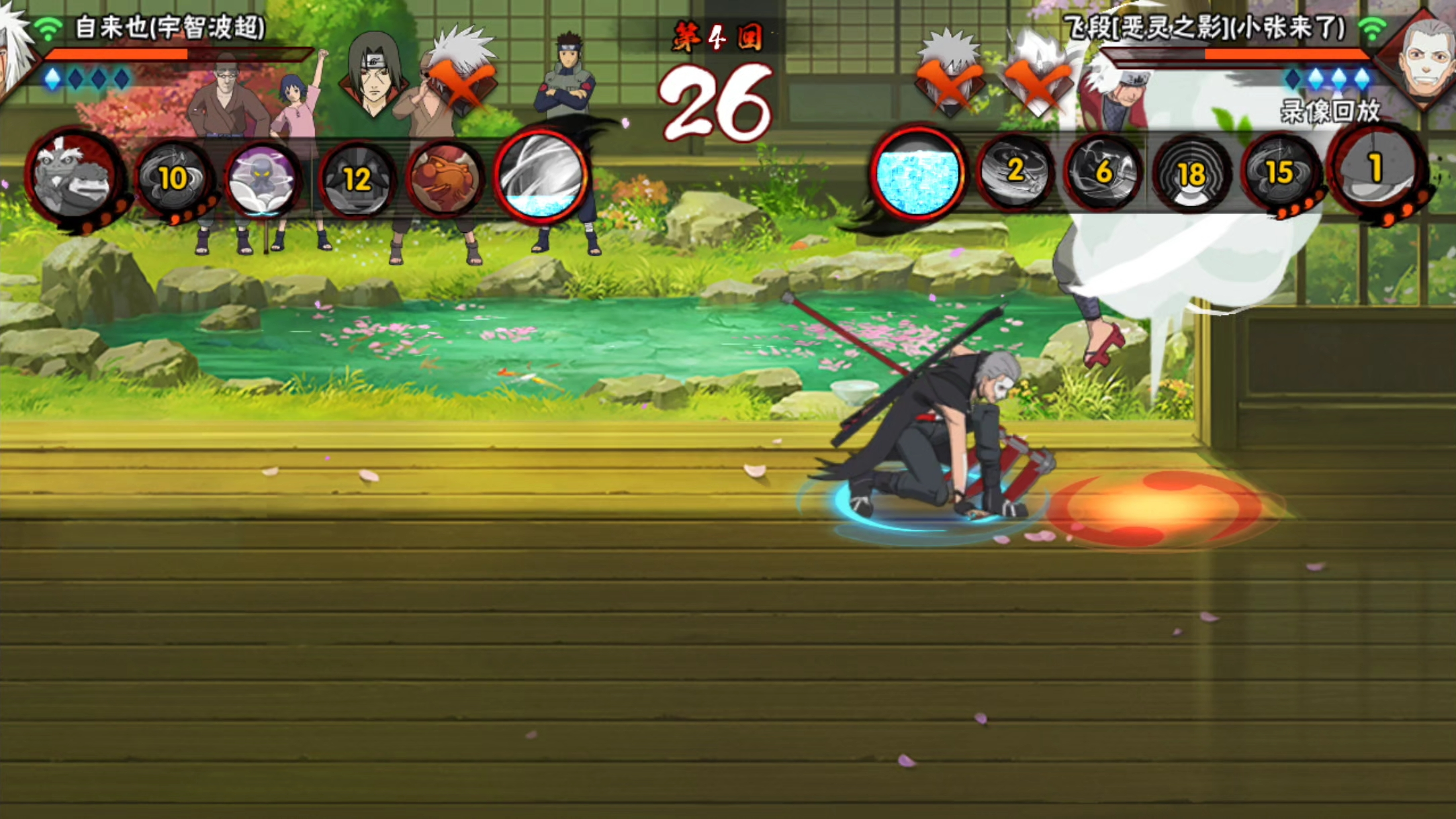The image size is (1456, 819).
Task: Select the skill icon with cooldown 2
Action: click(1014, 172)
